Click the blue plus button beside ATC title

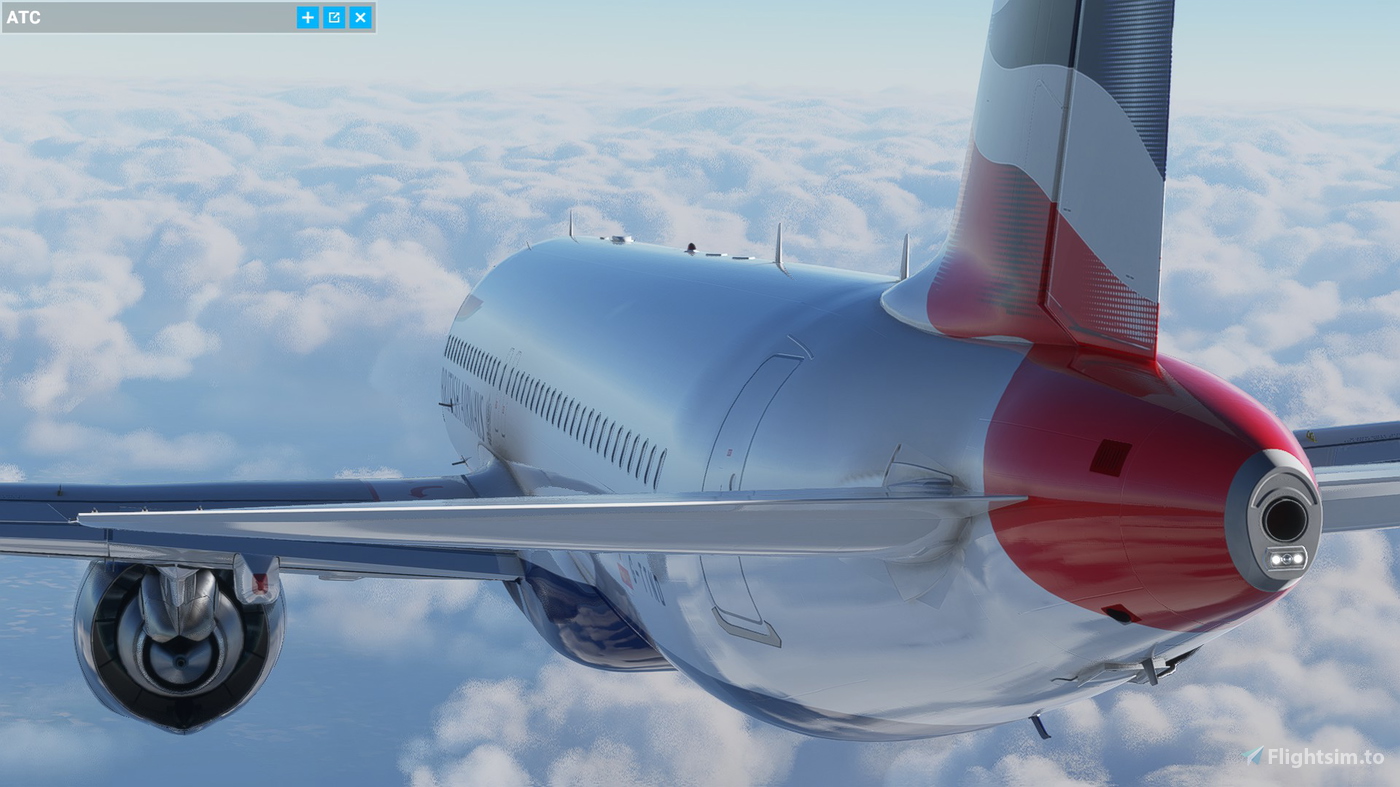click(x=307, y=17)
